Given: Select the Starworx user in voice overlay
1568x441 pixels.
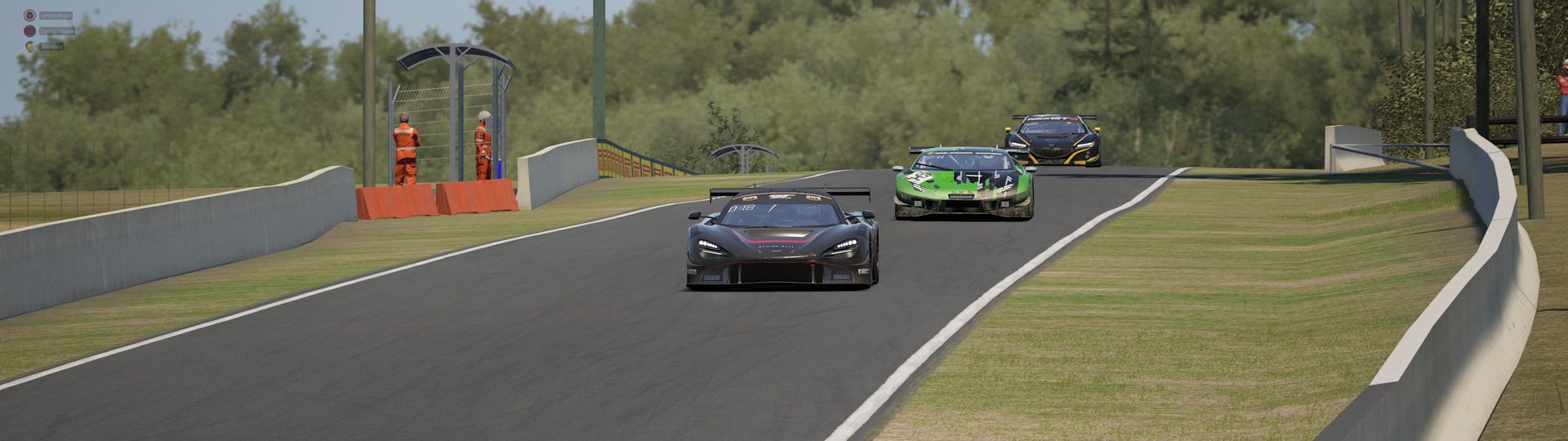Looking at the screenshot, I should tap(51, 47).
